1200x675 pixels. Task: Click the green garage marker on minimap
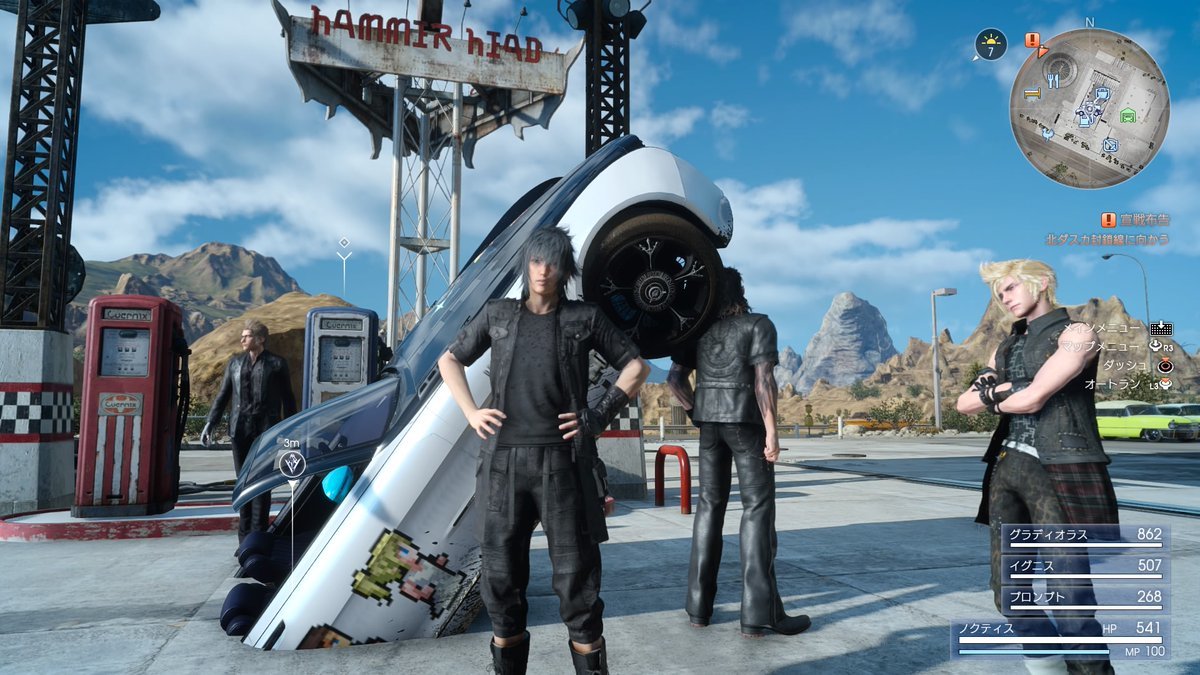point(1128,114)
